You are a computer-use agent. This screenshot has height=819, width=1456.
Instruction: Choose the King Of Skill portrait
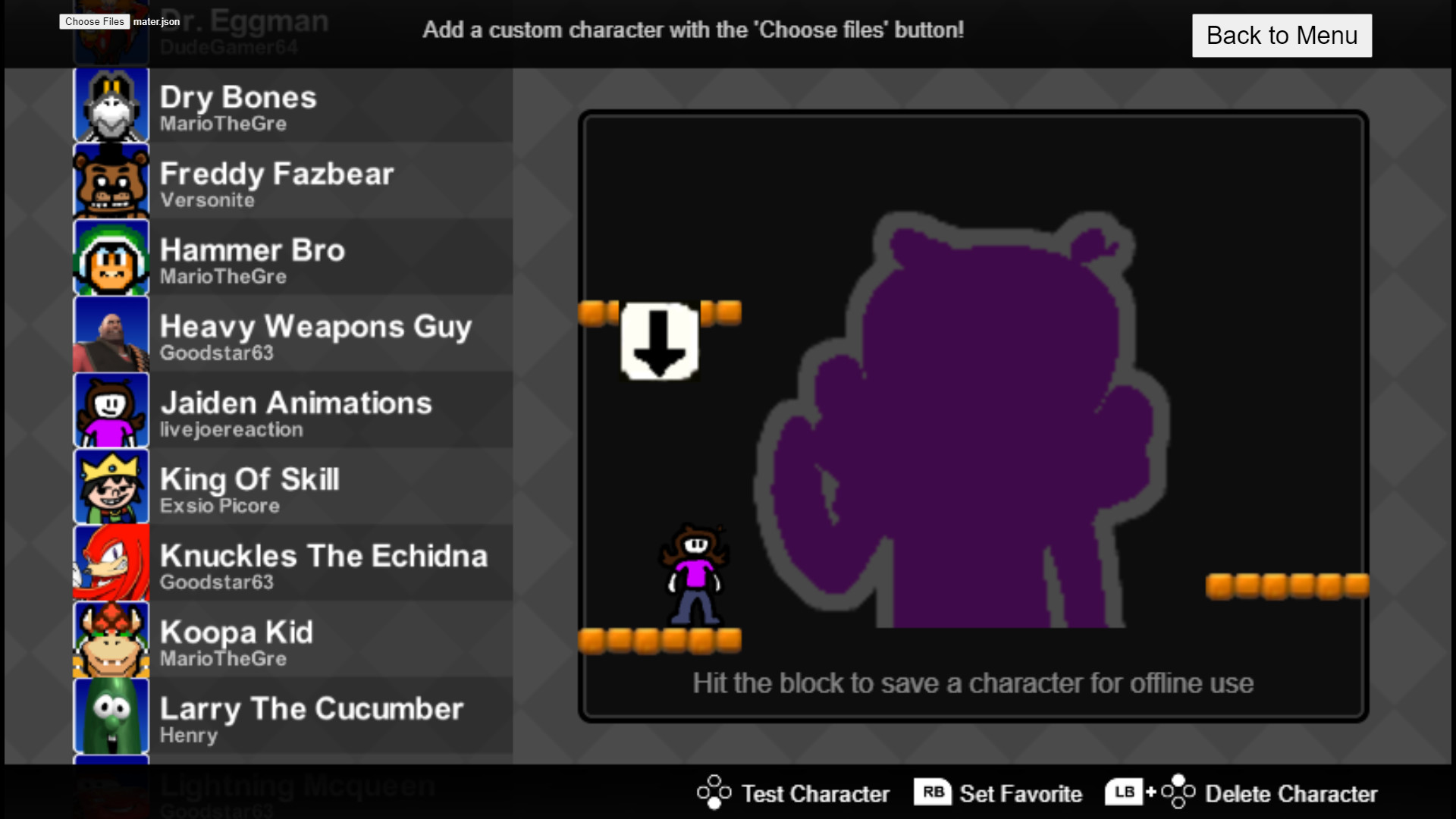(111, 486)
